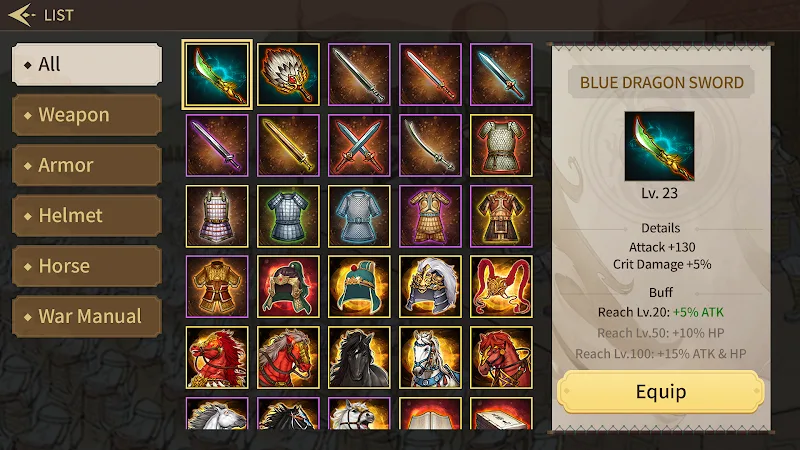800x450 pixels.
Task: Select the Blue Dragon Sword slot
Action: tap(217, 74)
